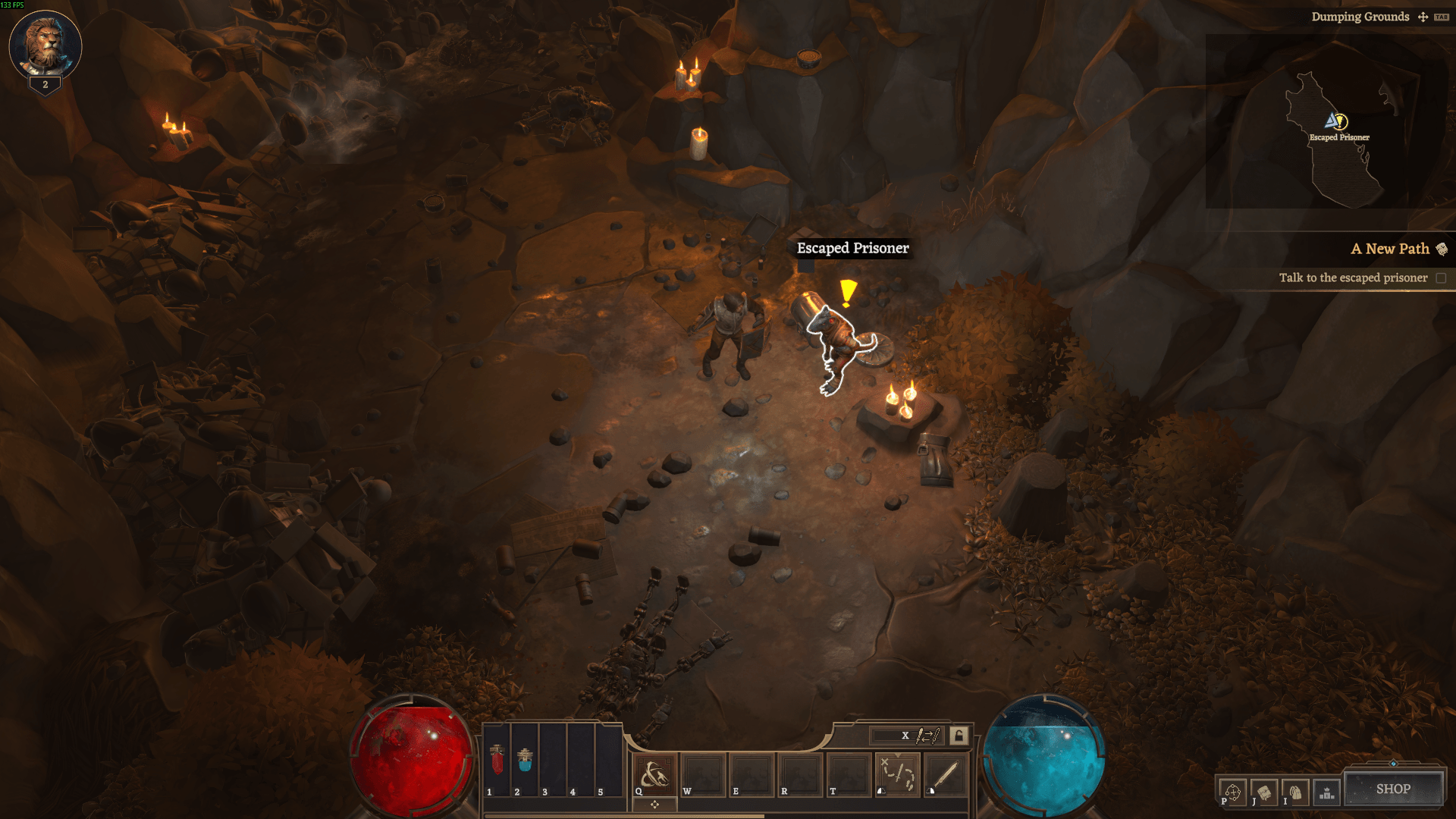Click the four-arrow move button under Q

[x=654, y=805]
